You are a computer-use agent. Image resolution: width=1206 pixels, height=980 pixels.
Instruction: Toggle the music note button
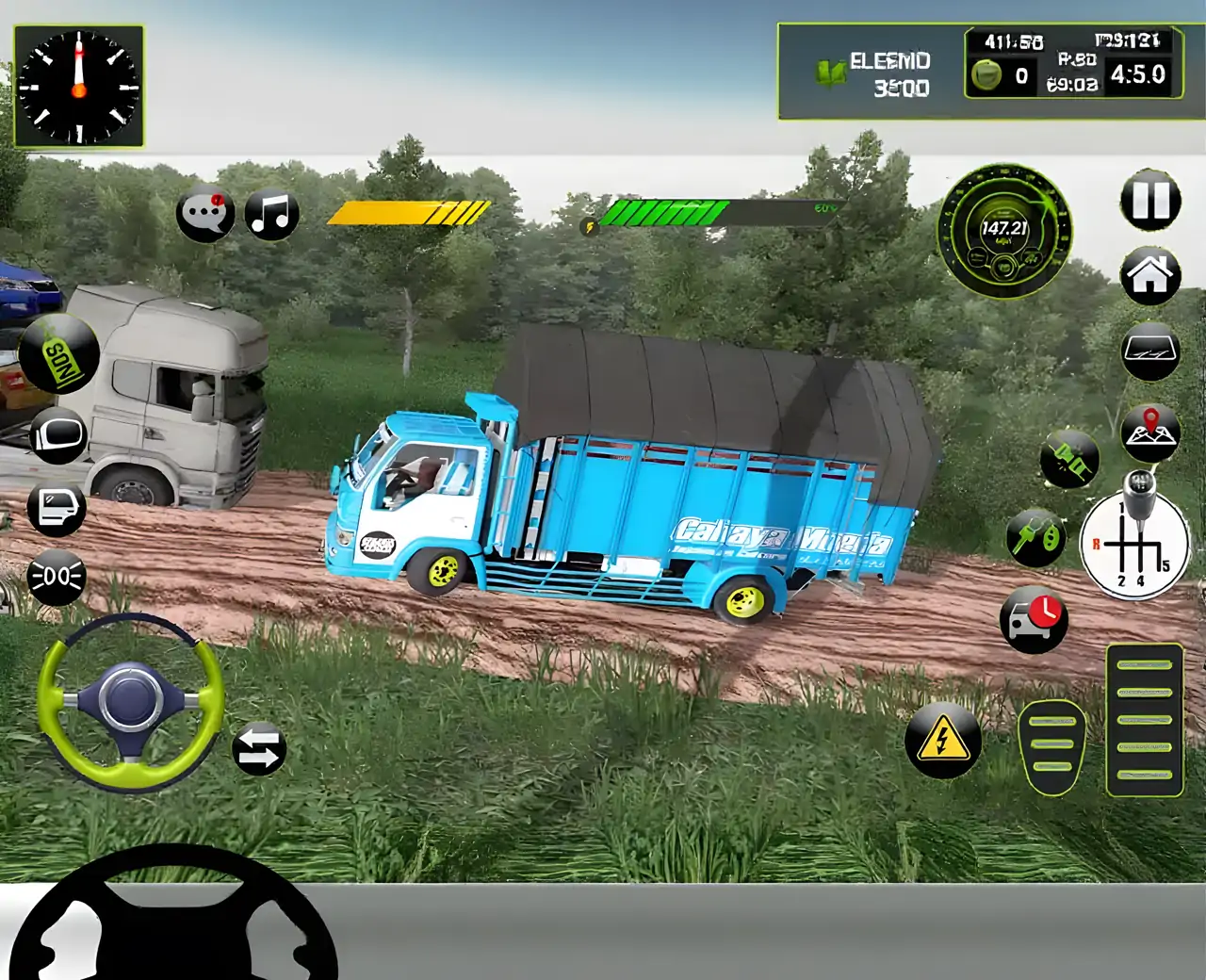click(x=271, y=214)
